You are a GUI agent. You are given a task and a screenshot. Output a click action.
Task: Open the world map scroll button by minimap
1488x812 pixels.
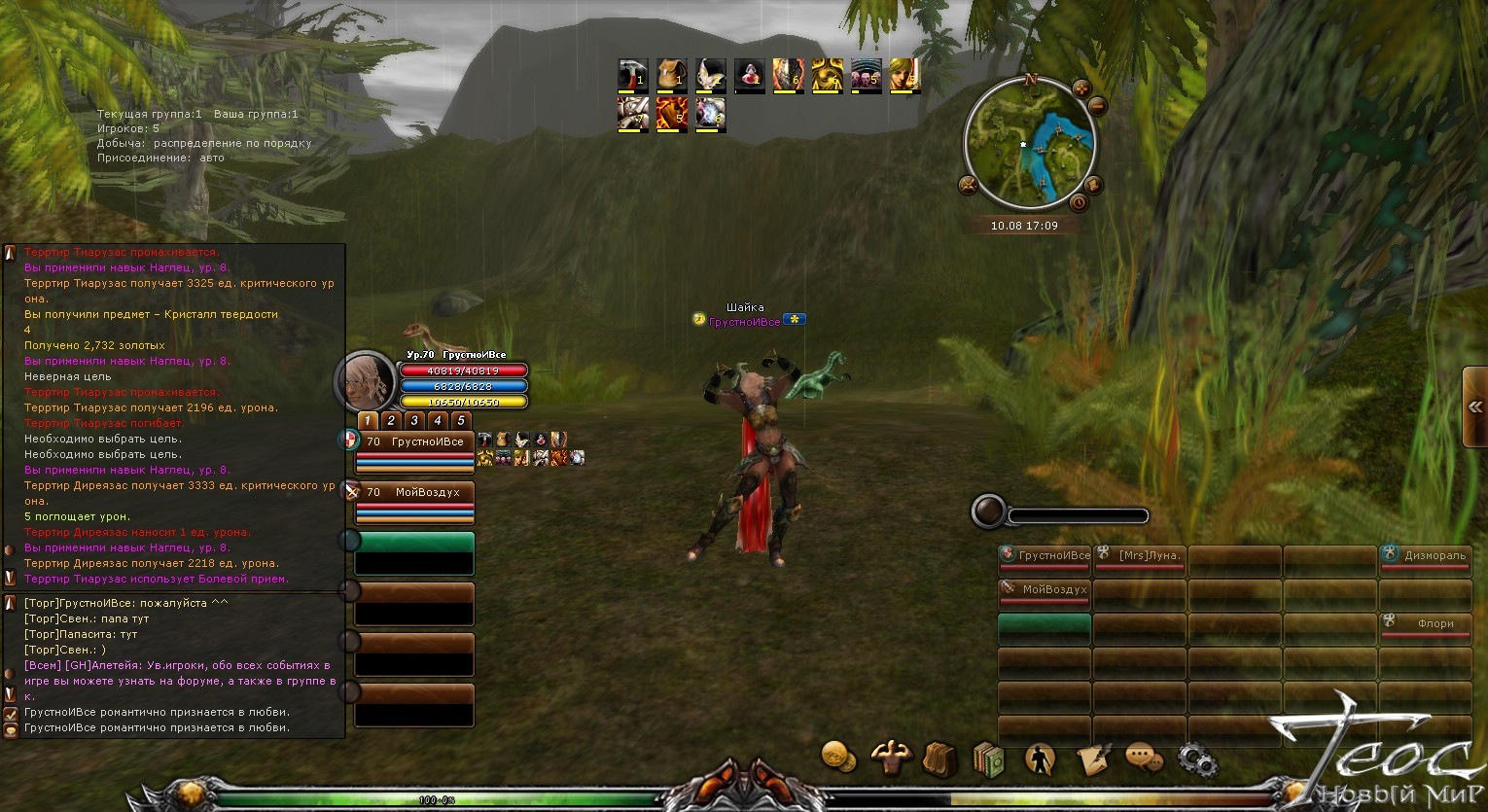point(1093,185)
